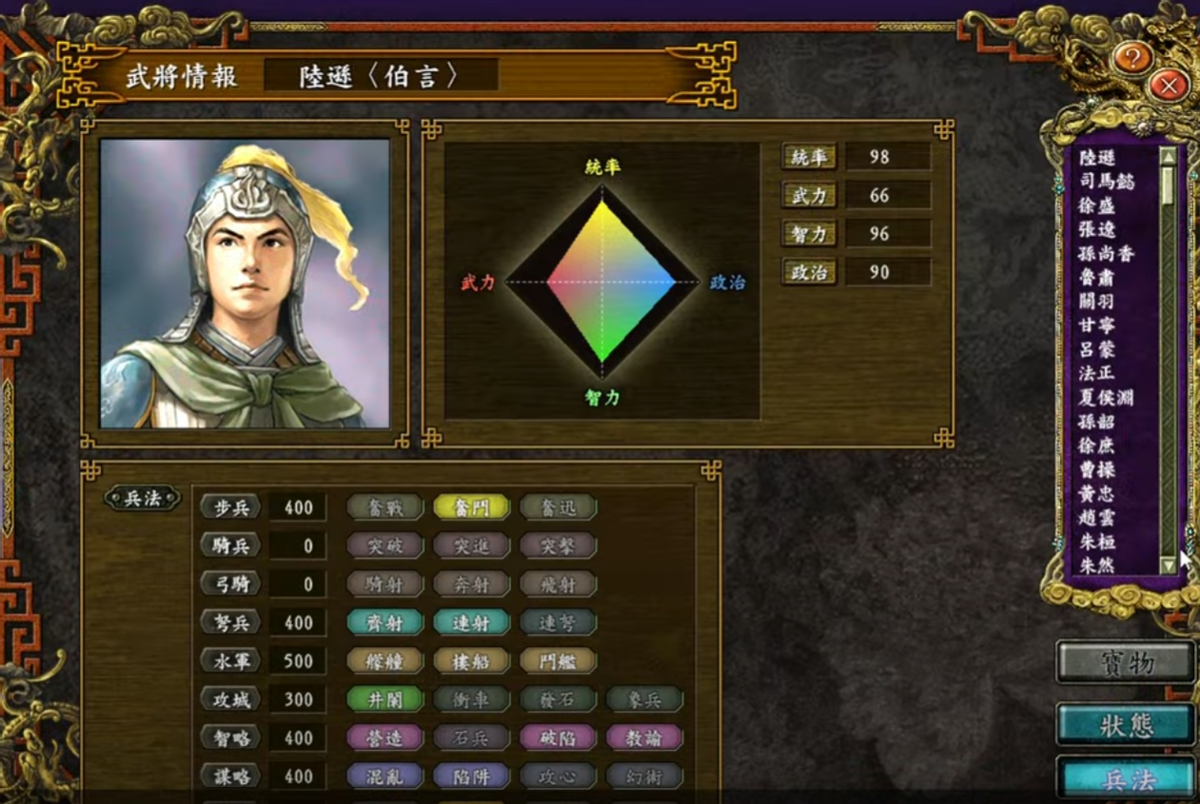This screenshot has height=804, width=1200.
Task: Select 法正 in the officer list
Action: point(1098,373)
